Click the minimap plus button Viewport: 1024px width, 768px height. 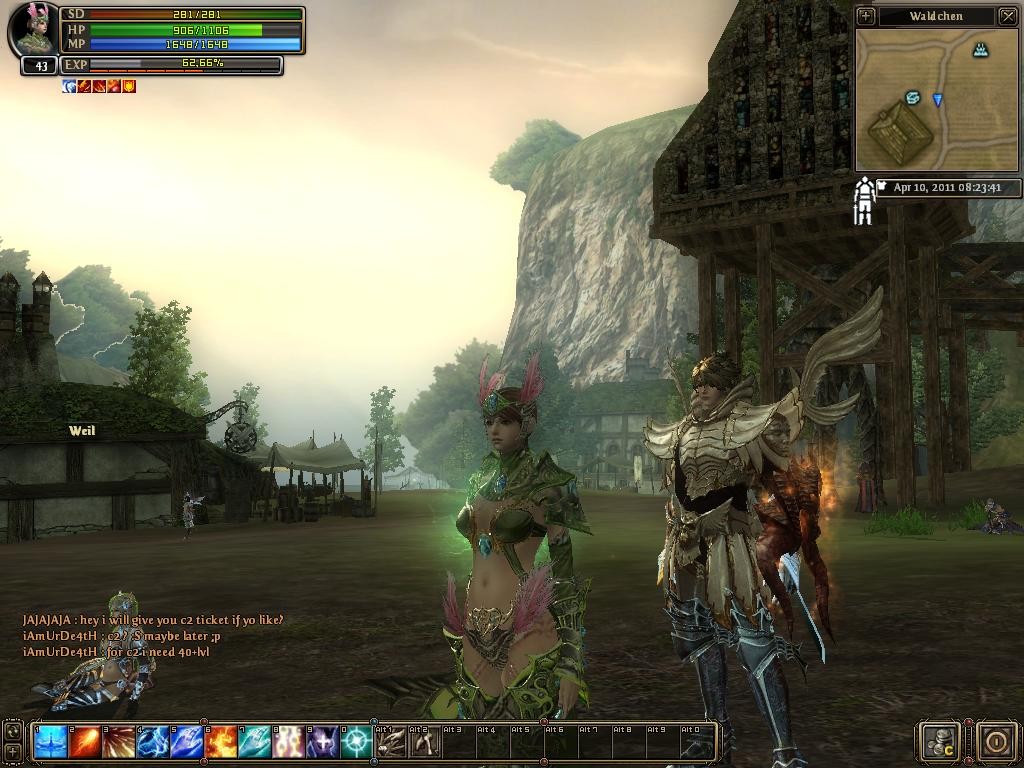[866, 16]
